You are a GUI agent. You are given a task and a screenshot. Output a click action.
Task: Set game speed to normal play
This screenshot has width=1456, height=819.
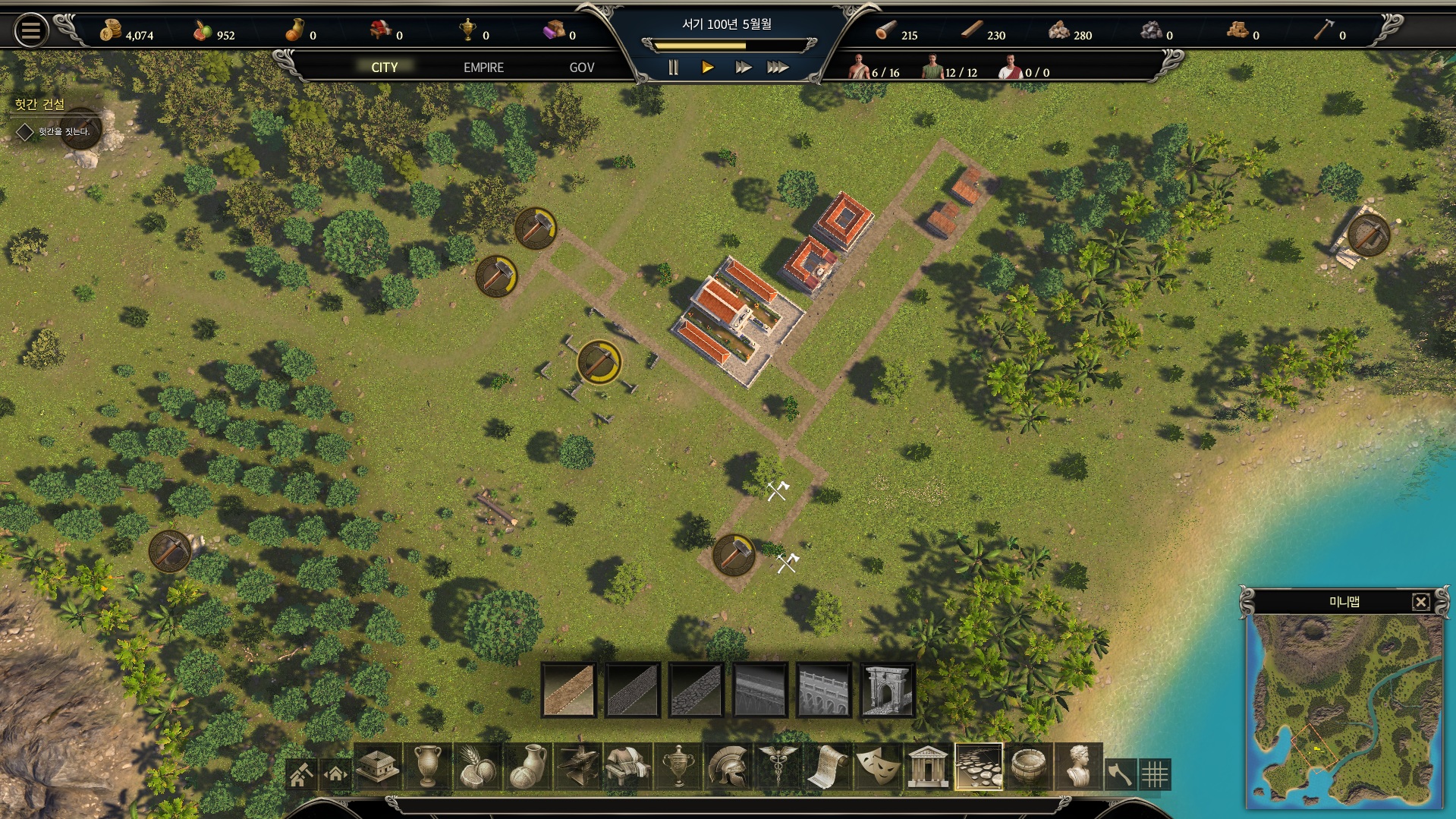tap(707, 68)
